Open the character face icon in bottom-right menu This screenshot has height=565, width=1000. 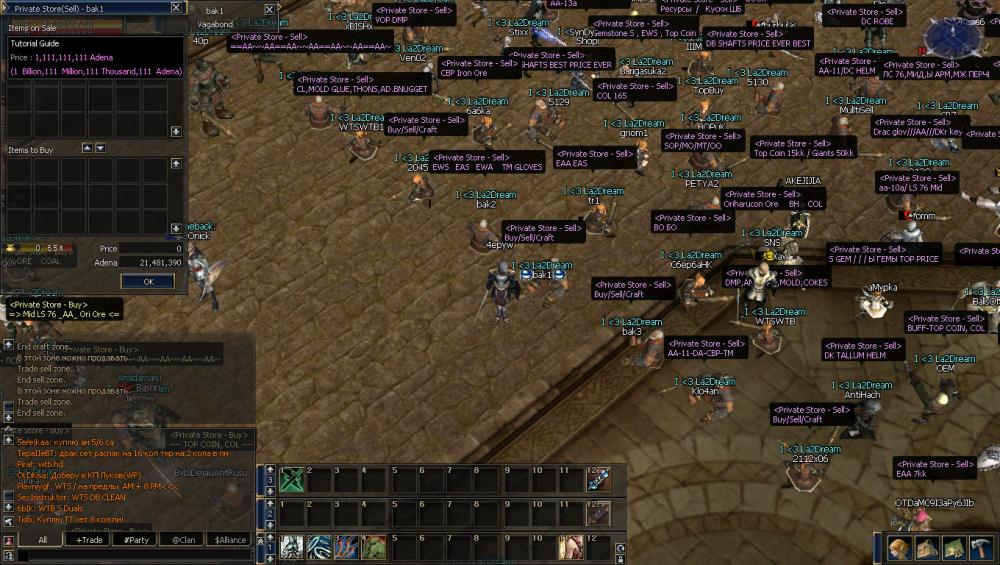(x=899, y=549)
